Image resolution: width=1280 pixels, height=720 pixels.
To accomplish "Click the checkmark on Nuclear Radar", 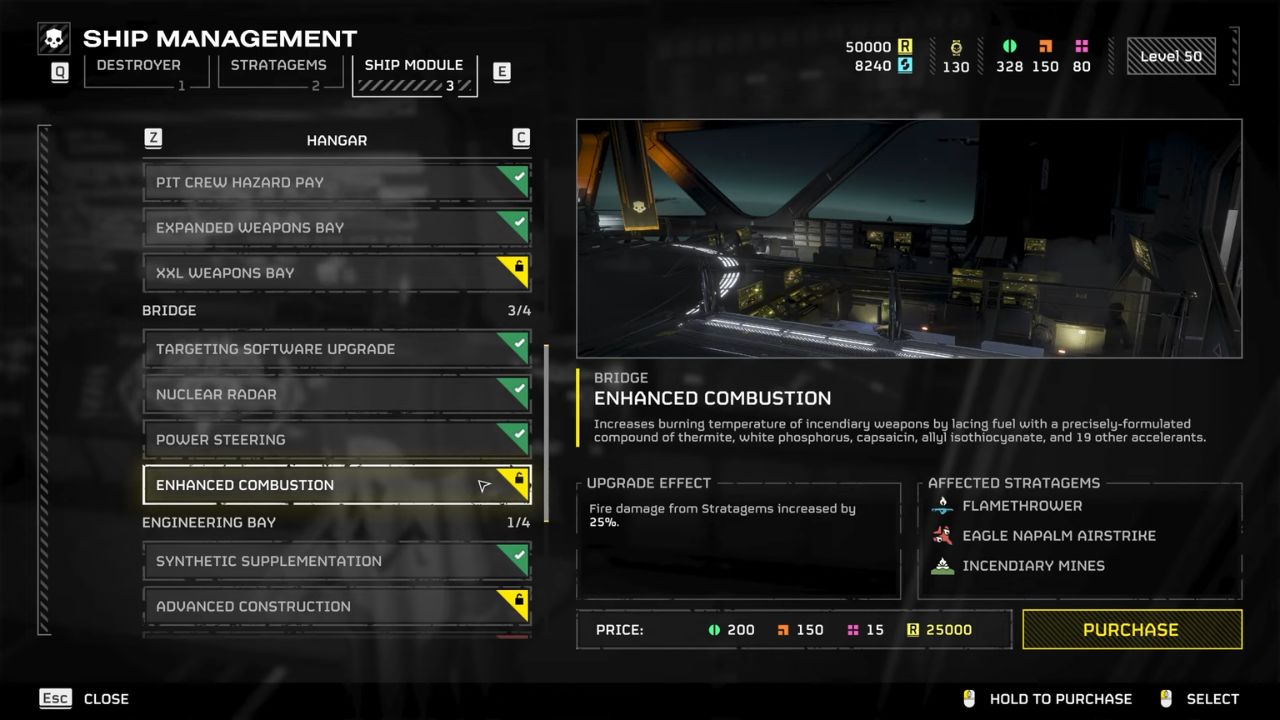I will 519,387.
